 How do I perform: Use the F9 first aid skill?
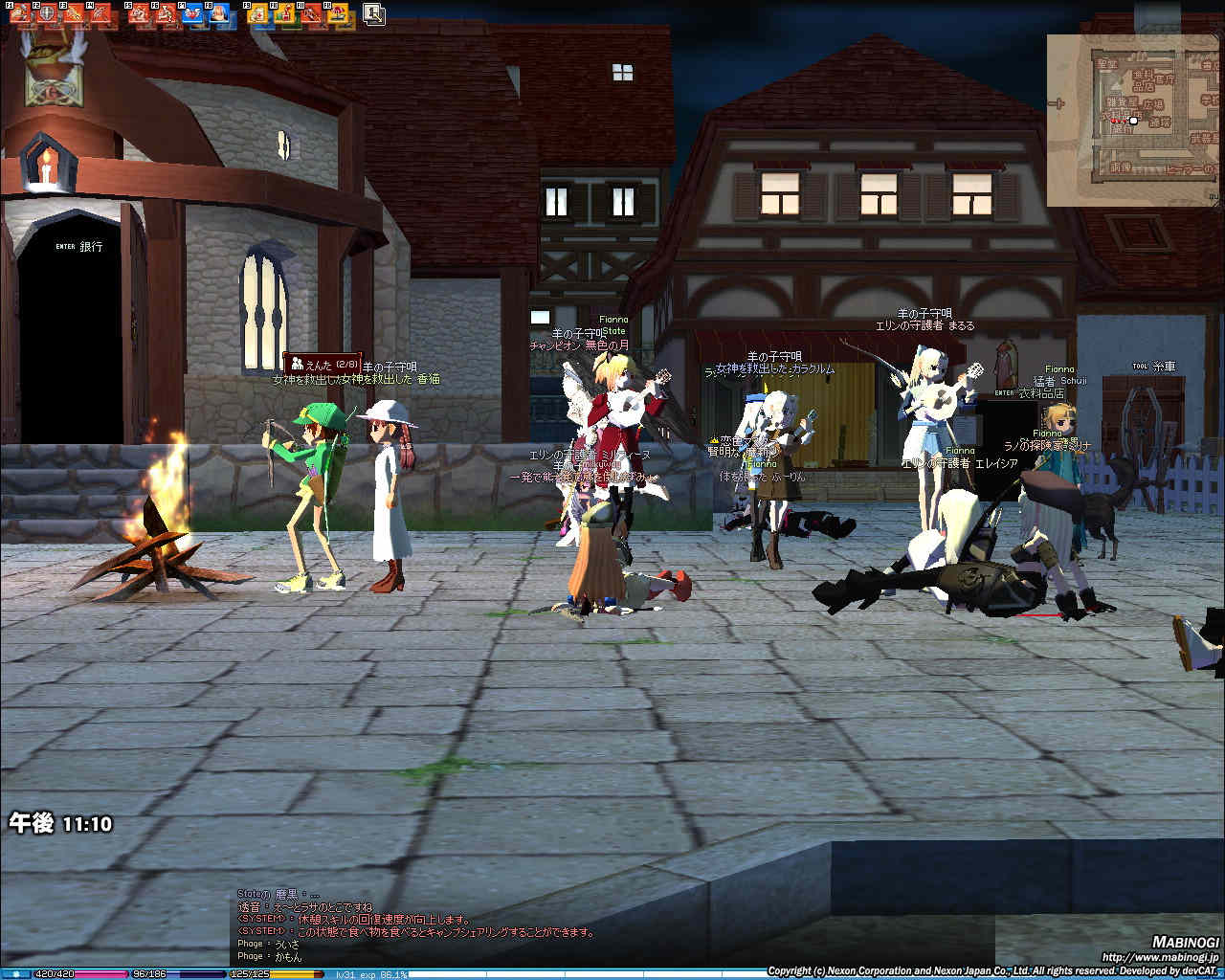pos(257,13)
